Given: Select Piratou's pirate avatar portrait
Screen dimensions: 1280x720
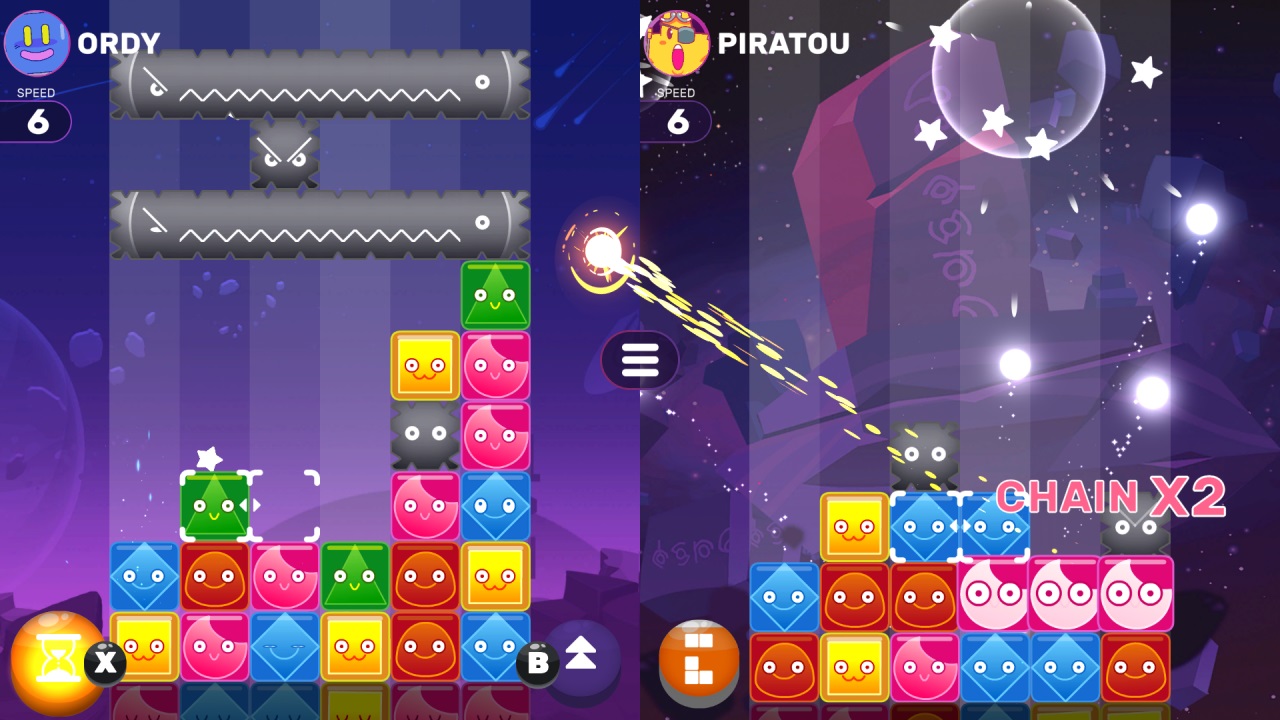Looking at the screenshot, I should click(676, 40).
